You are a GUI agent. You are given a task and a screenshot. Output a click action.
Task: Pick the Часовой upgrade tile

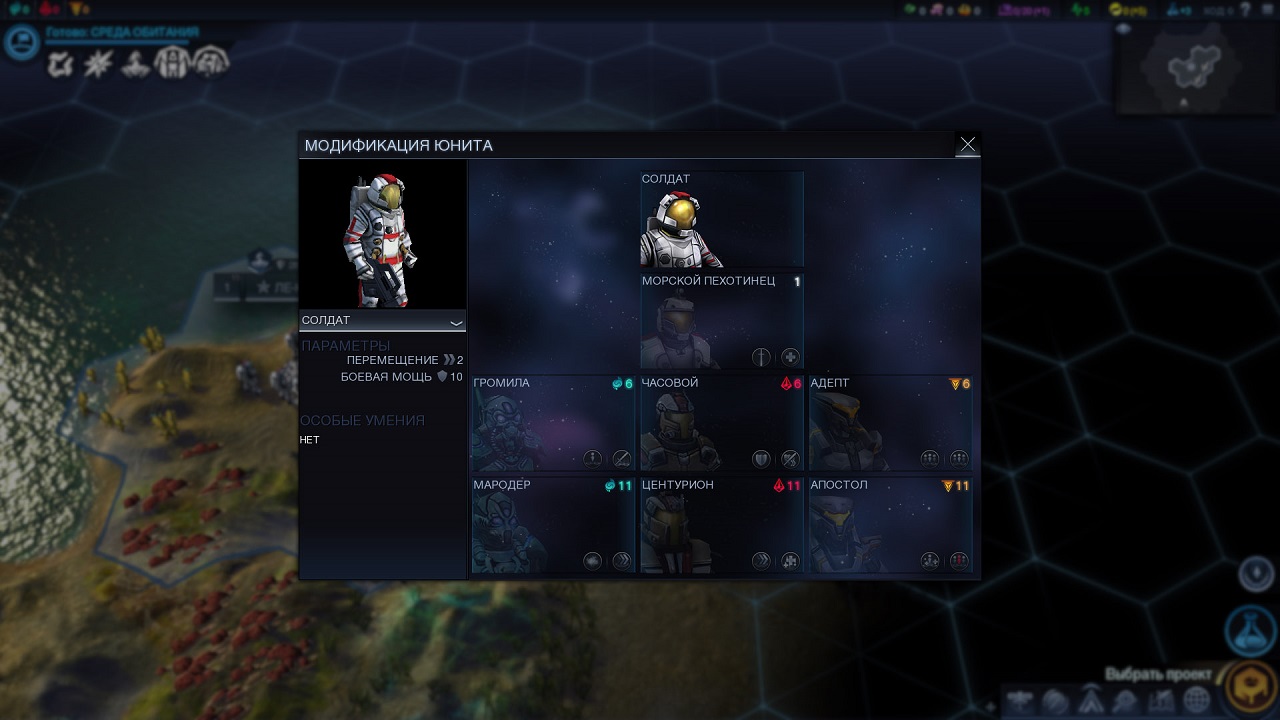point(721,423)
